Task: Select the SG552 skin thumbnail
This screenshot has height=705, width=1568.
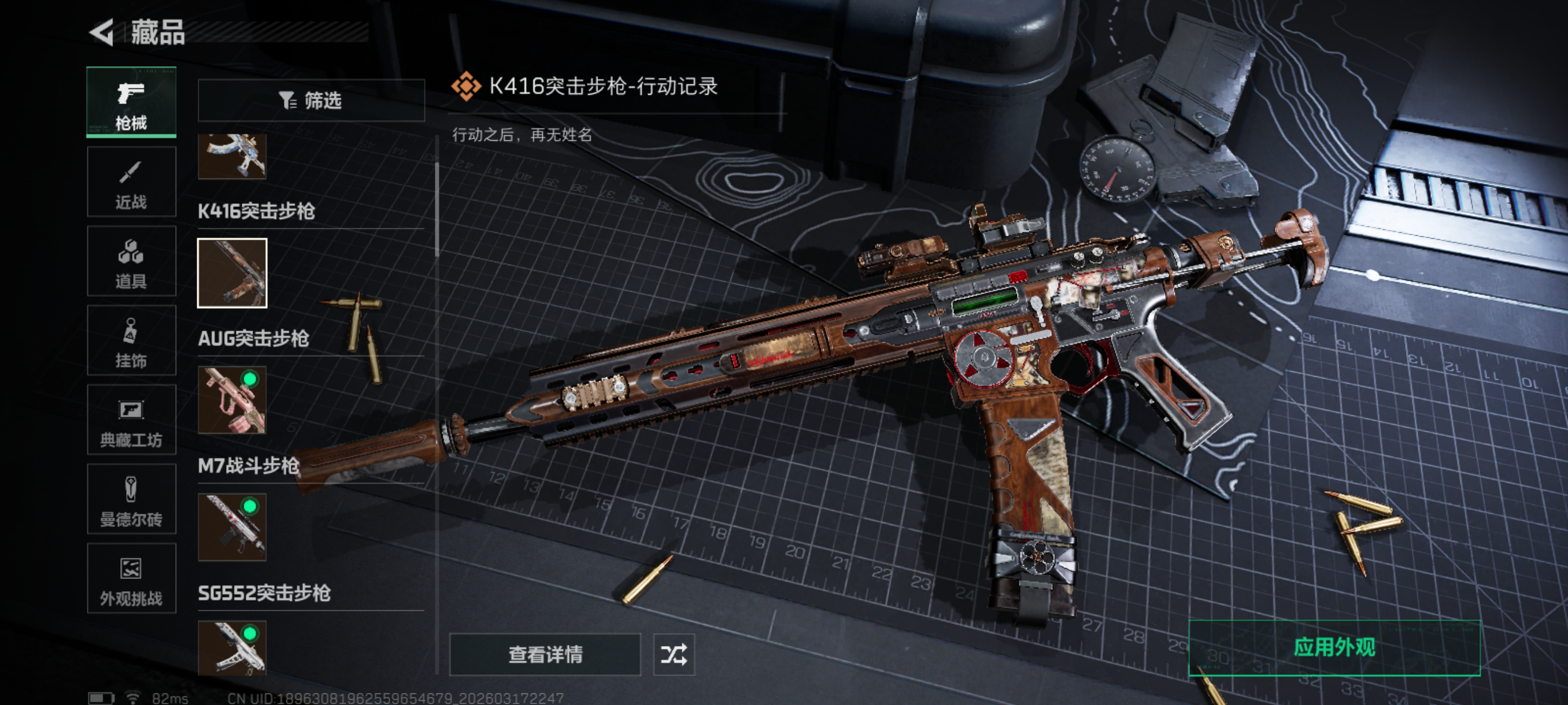Action: [232, 647]
